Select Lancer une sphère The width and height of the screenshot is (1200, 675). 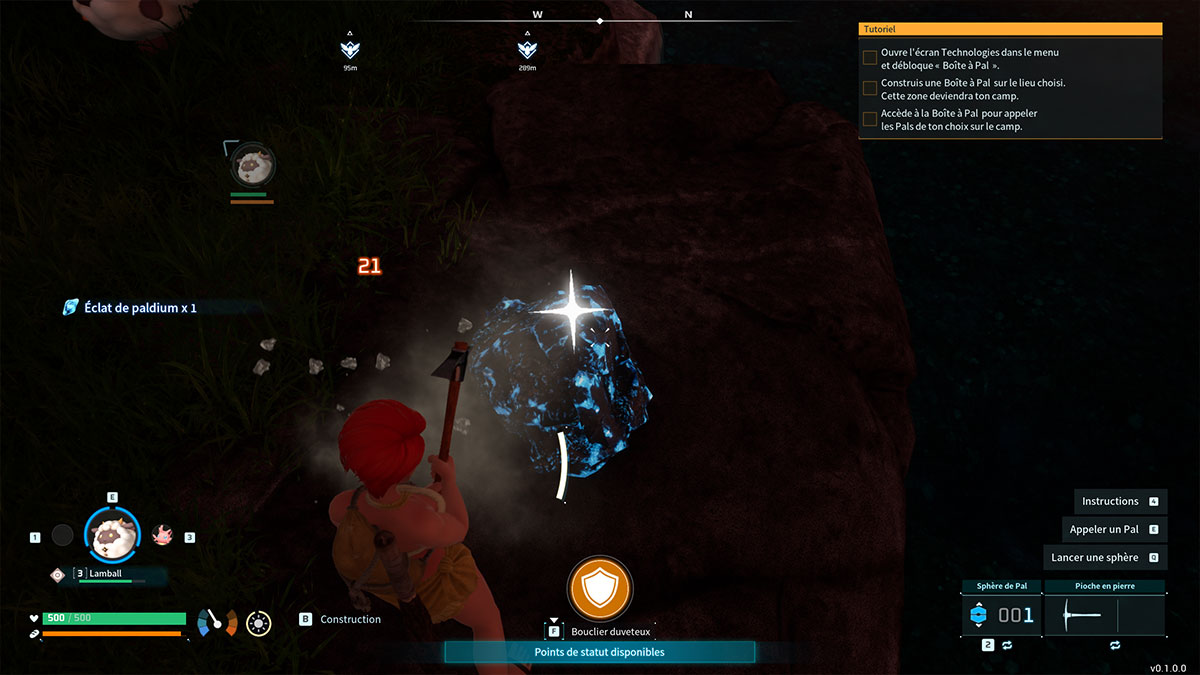click(x=1095, y=557)
